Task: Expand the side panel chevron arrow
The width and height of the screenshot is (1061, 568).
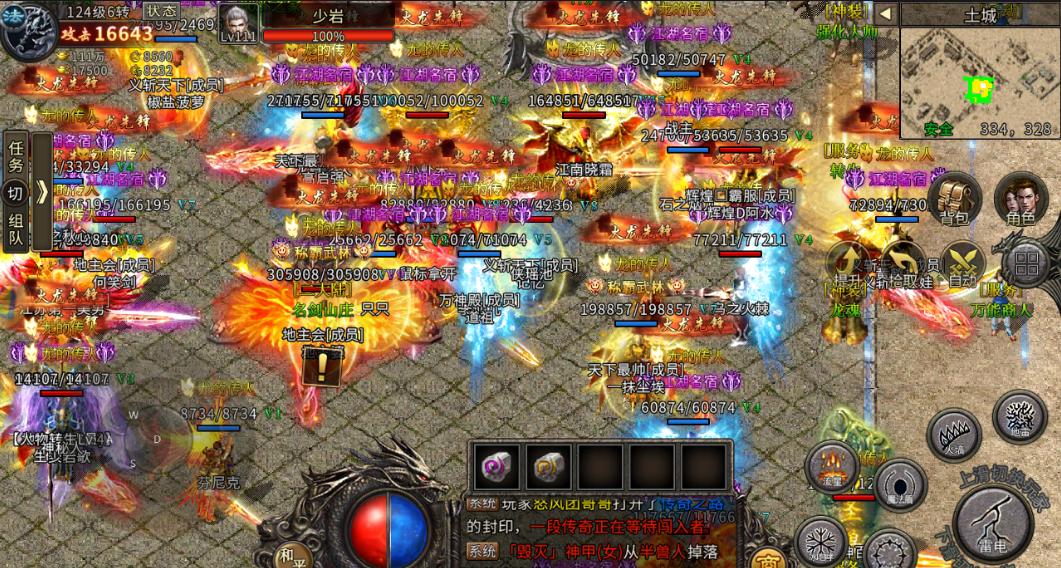Action: (x=41, y=192)
